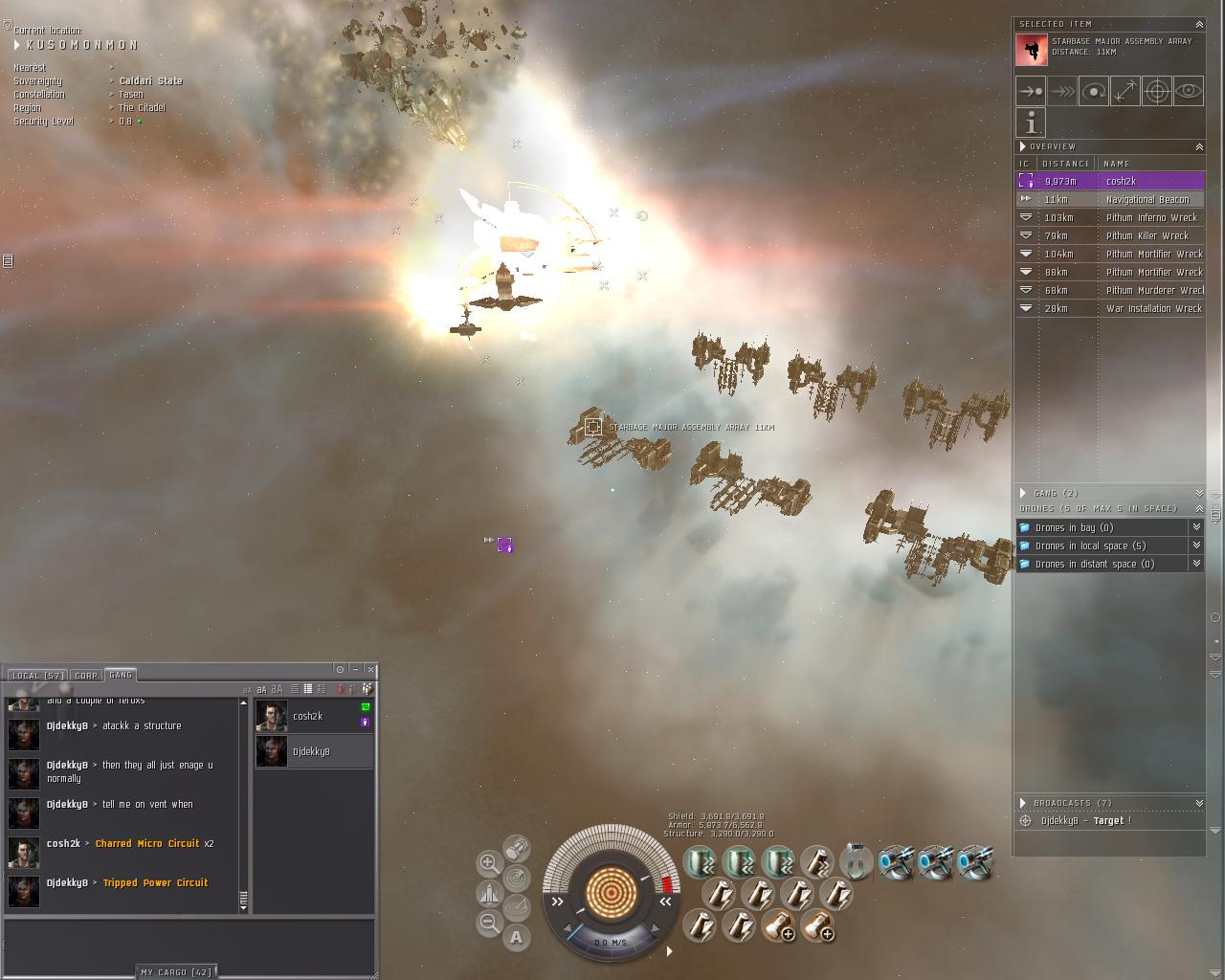Lock target on the selected item
Viewport: 1225px width, 980px height.
coord(1156,92)
